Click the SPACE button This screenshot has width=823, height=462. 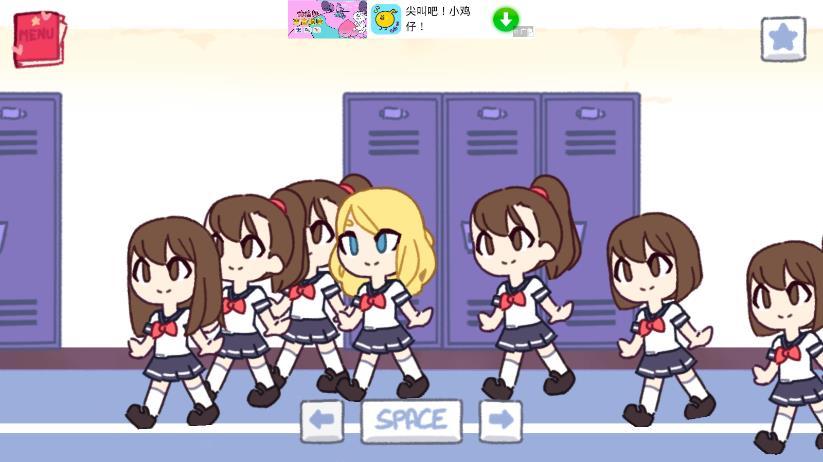point(411,421)
